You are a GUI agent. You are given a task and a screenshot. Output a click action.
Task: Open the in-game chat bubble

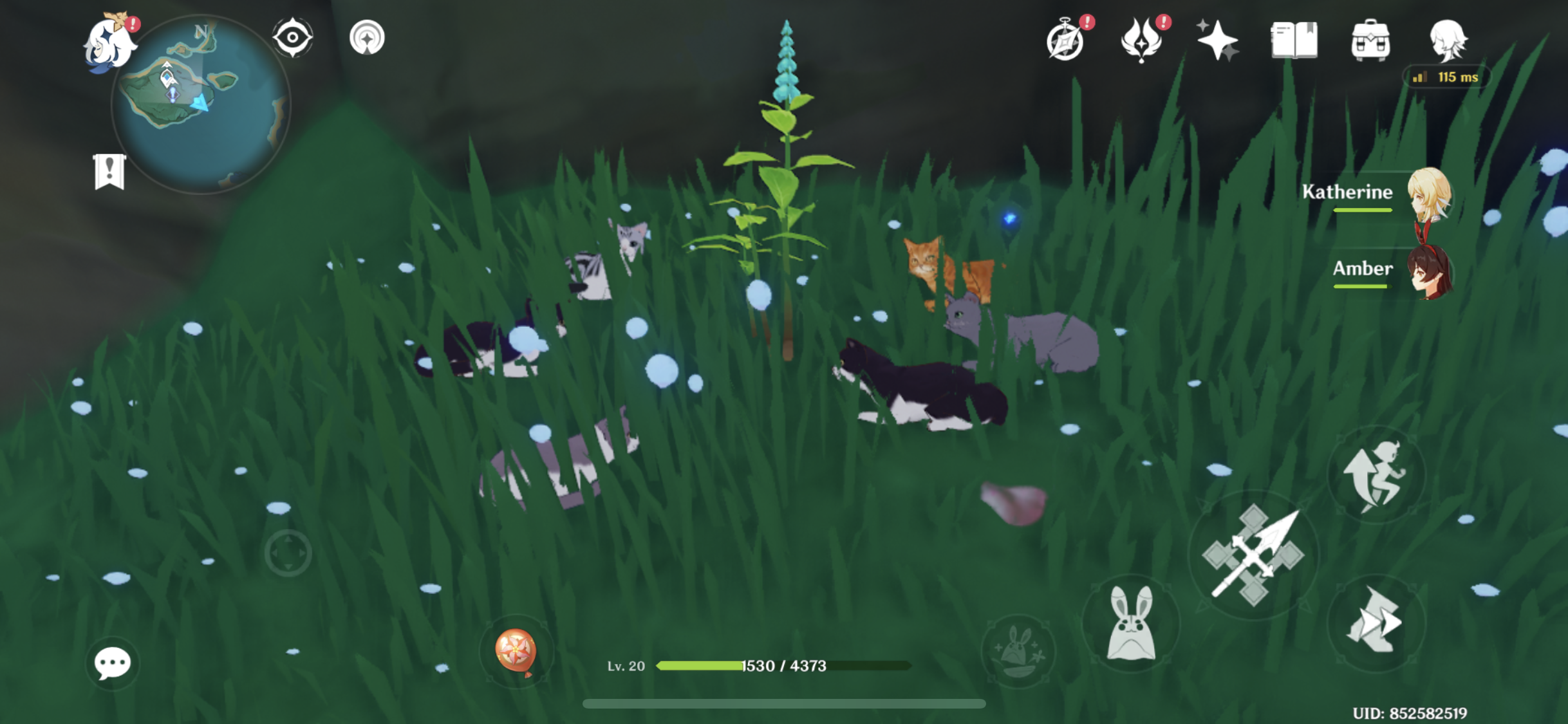pos(112,662)
